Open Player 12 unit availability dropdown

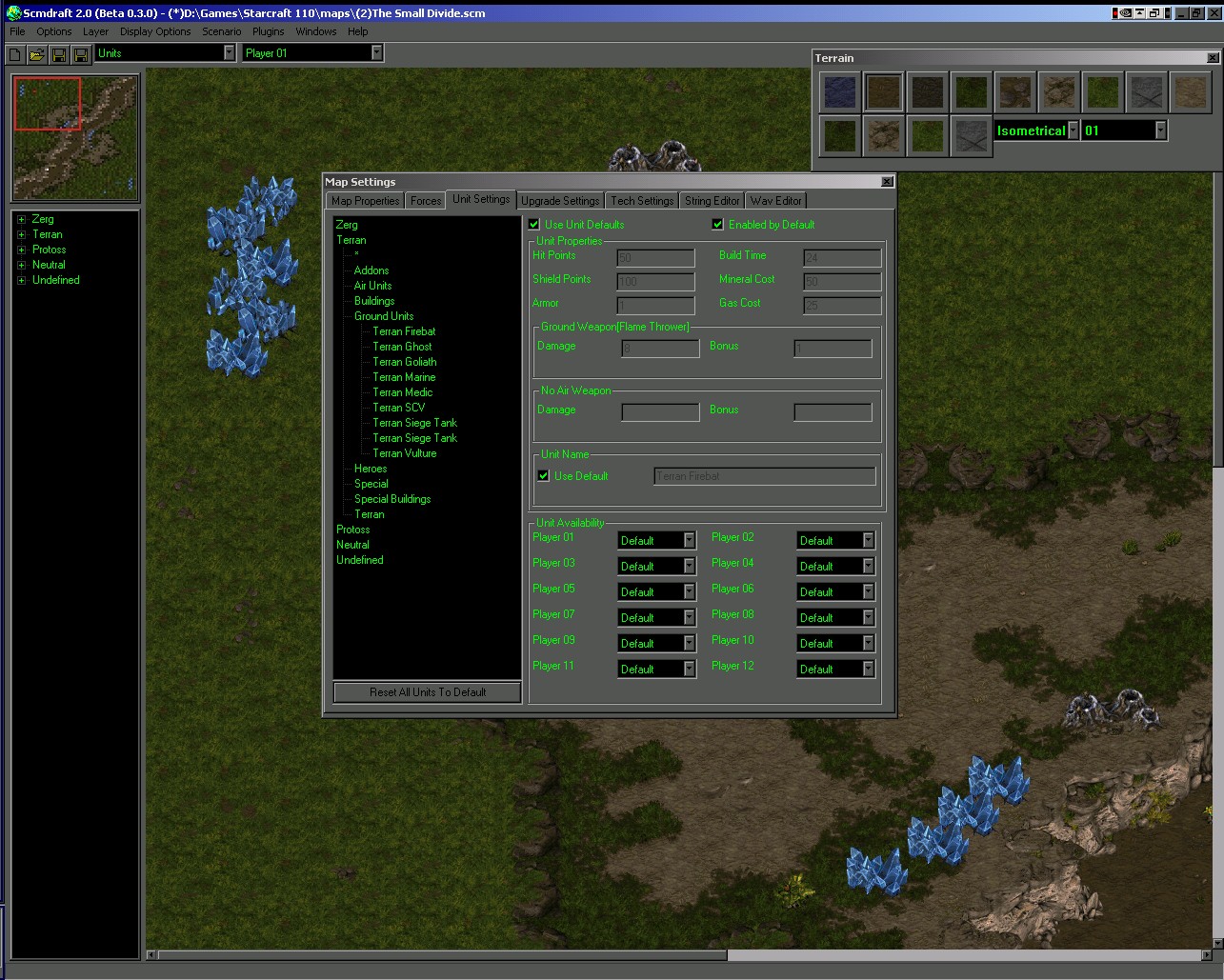point(868,670)
